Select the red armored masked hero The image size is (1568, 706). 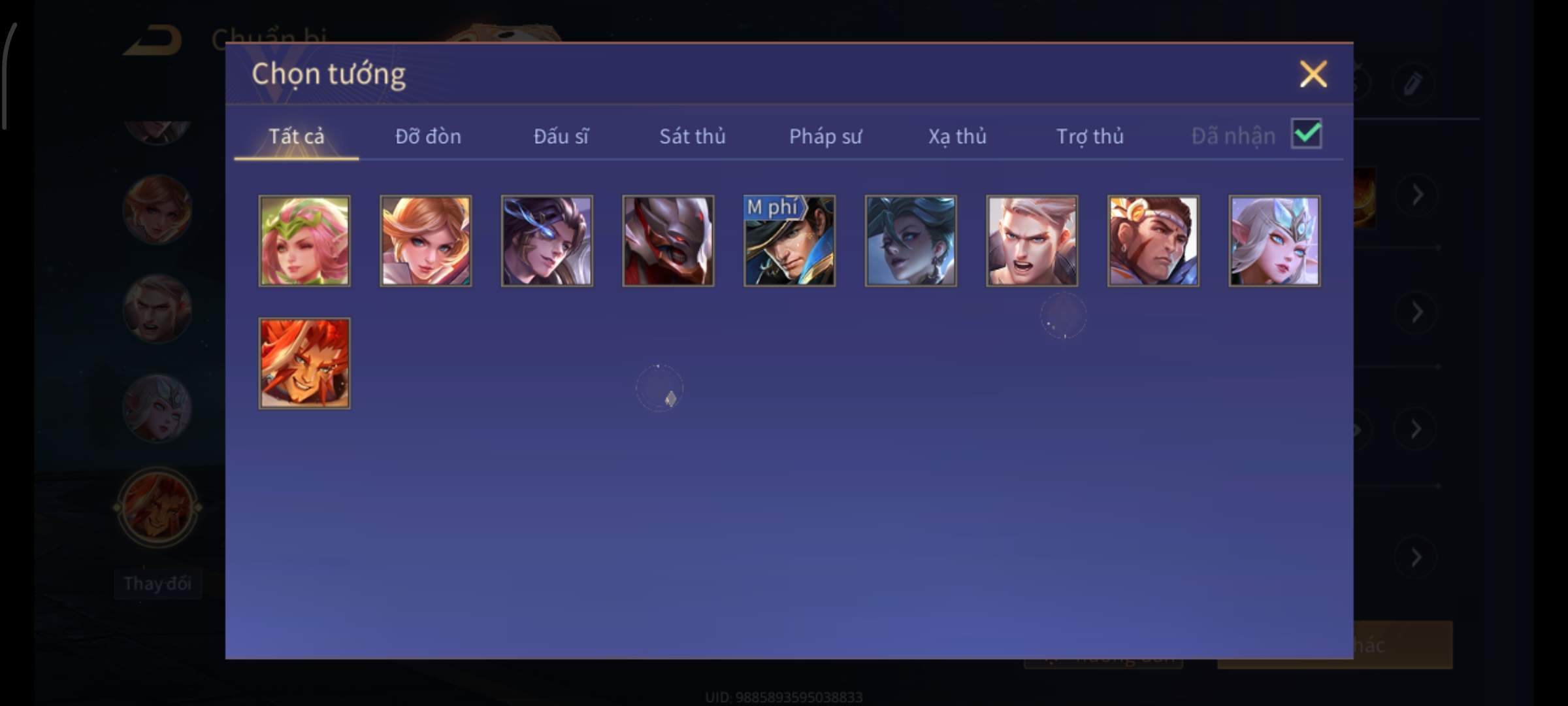668,241
